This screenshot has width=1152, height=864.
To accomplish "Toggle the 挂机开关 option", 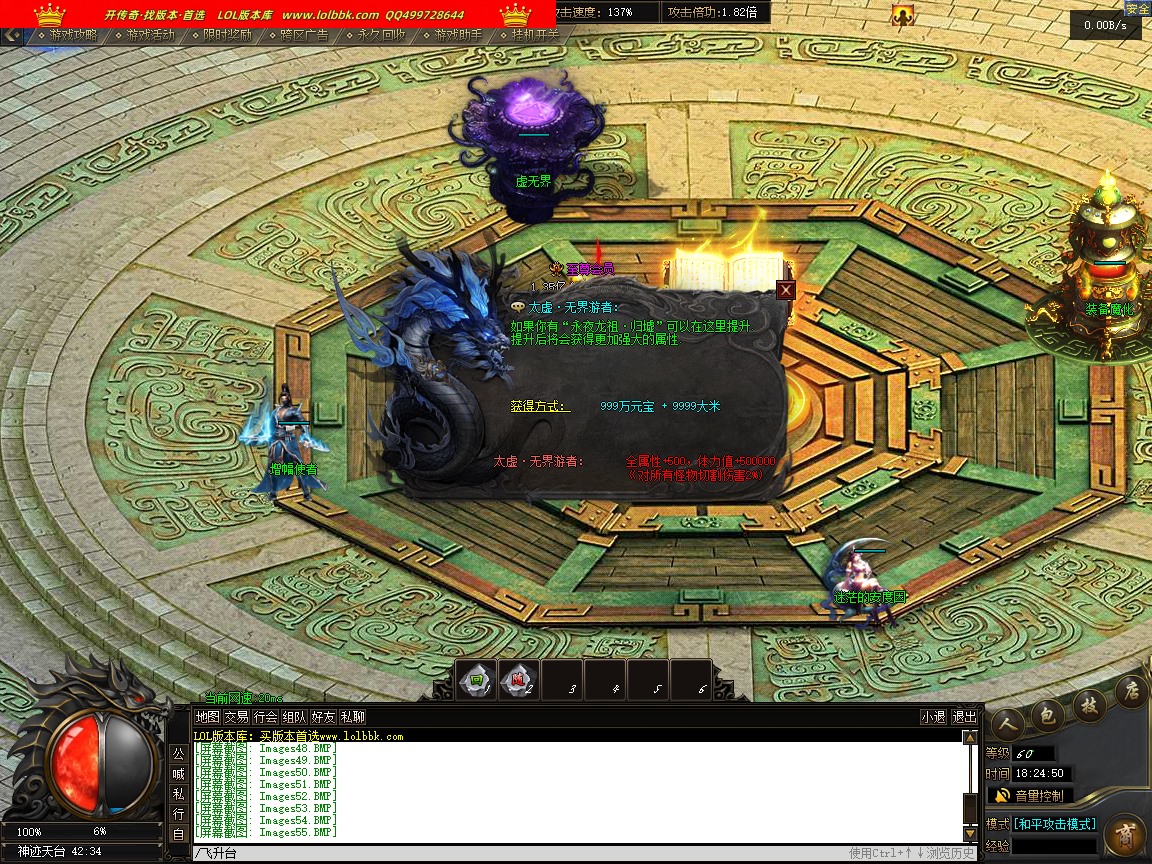I will 535,35.
